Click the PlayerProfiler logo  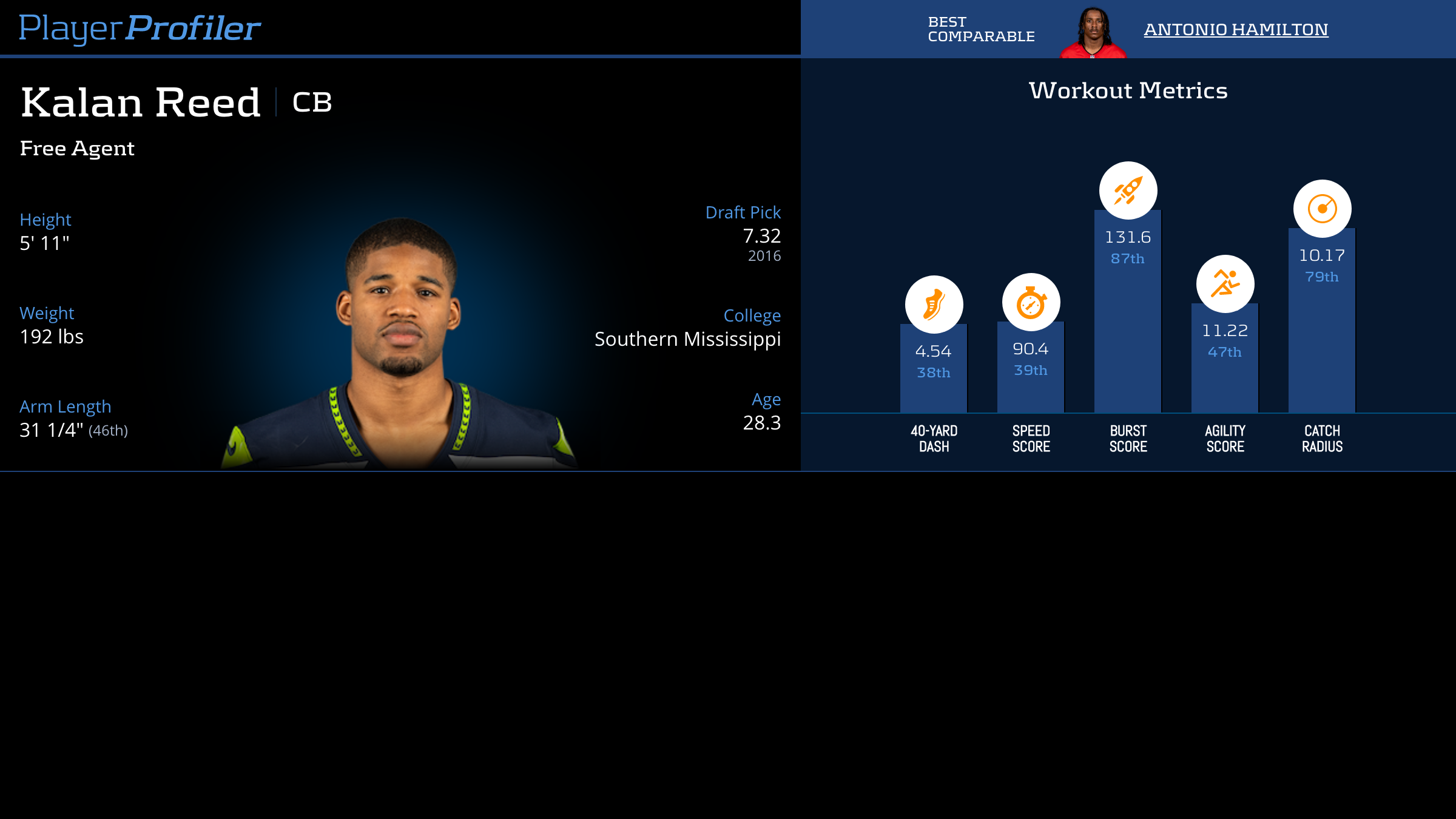point(140,28)
